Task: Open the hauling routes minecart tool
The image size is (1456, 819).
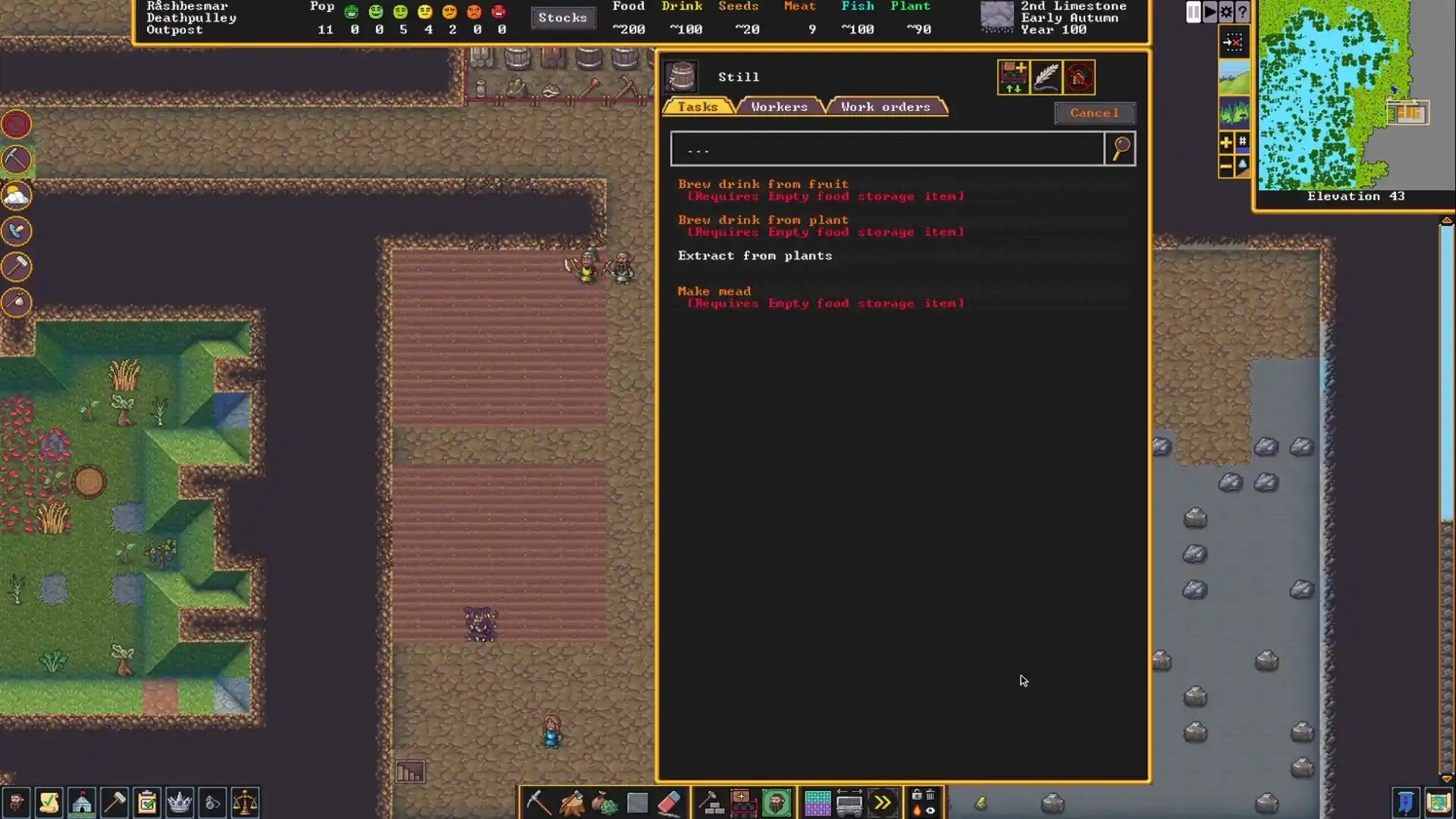Action: coord(850,802)
